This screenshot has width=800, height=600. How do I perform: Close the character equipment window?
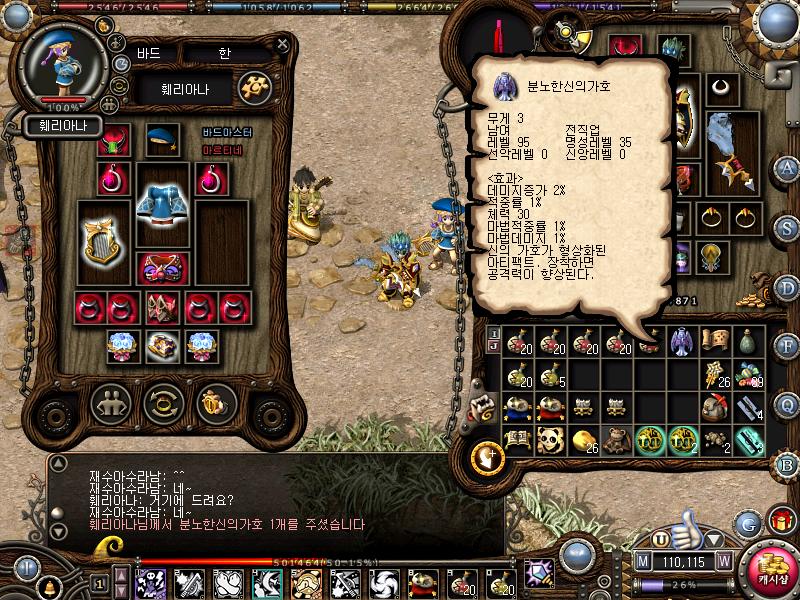point(280,47)
